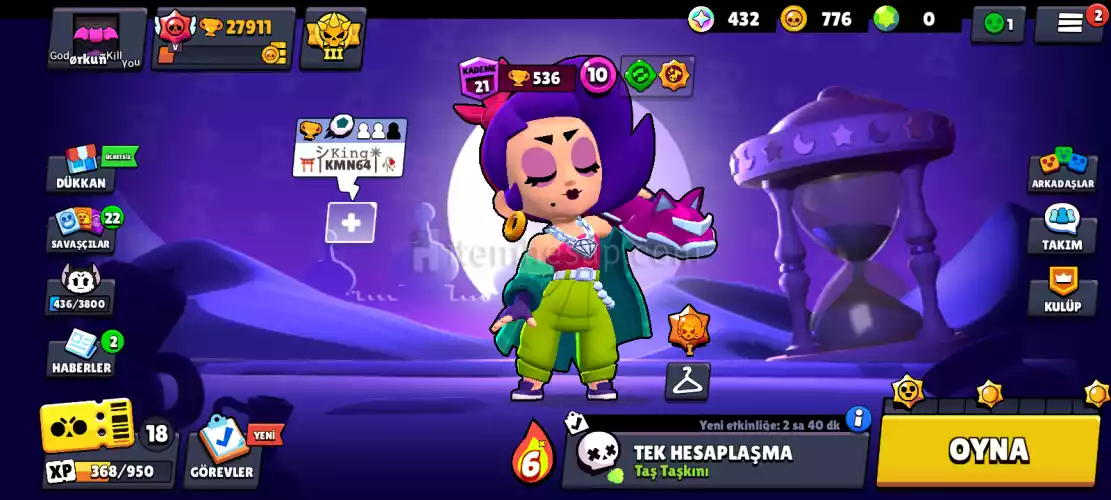
Task: Open the HABERLER news panel
Action: (81, 352)
